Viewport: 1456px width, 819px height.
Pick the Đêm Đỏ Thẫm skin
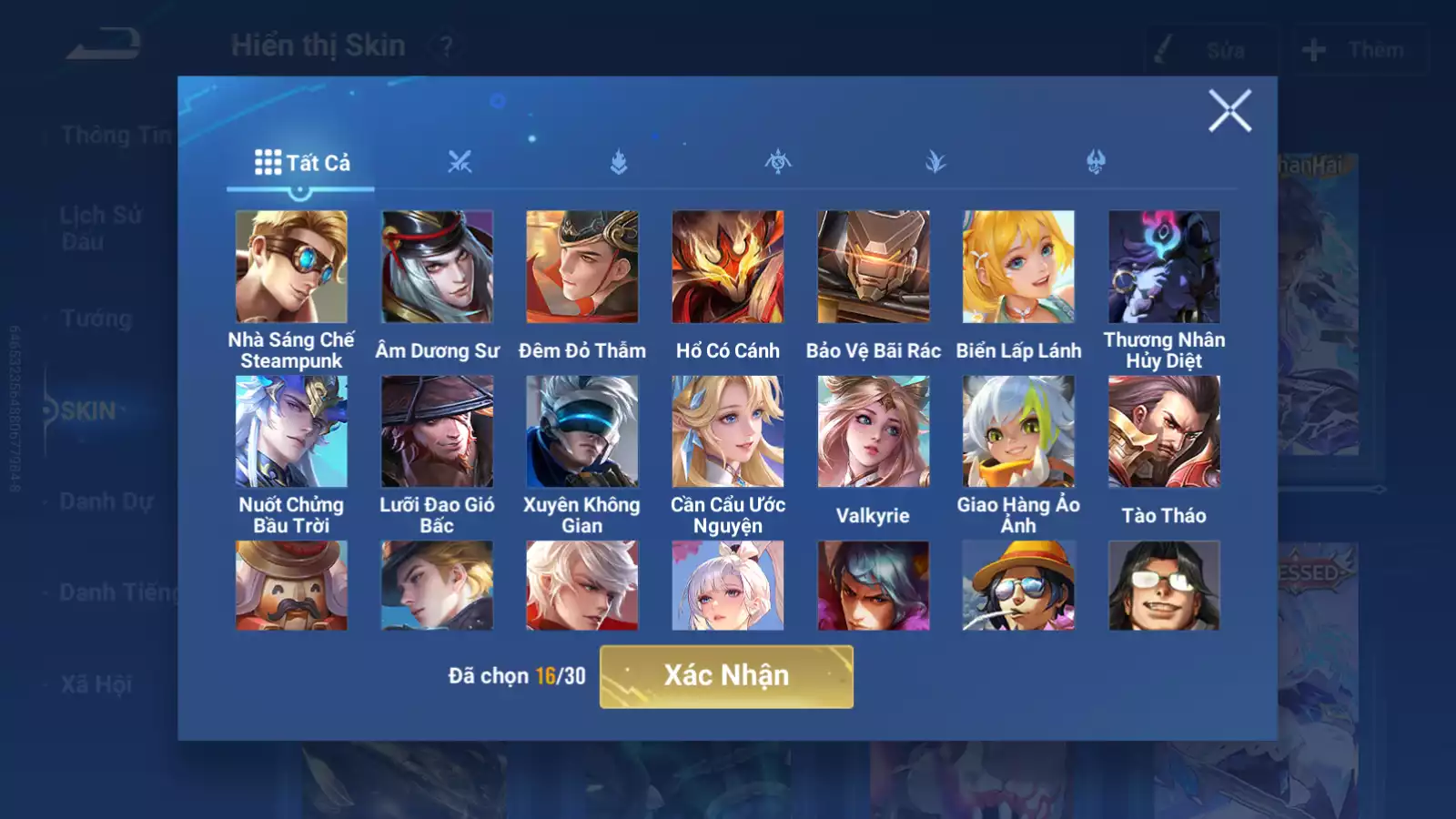click(582, 267)
